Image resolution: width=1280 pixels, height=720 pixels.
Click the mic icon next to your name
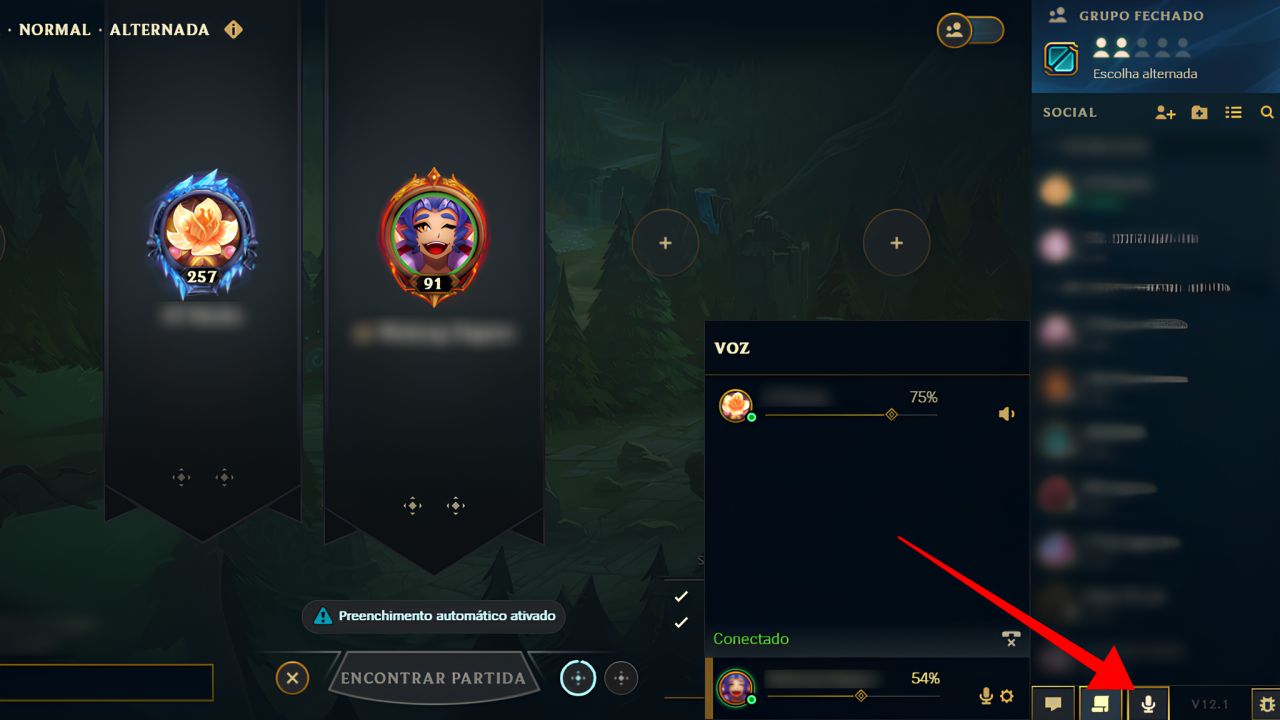point(985,695)
